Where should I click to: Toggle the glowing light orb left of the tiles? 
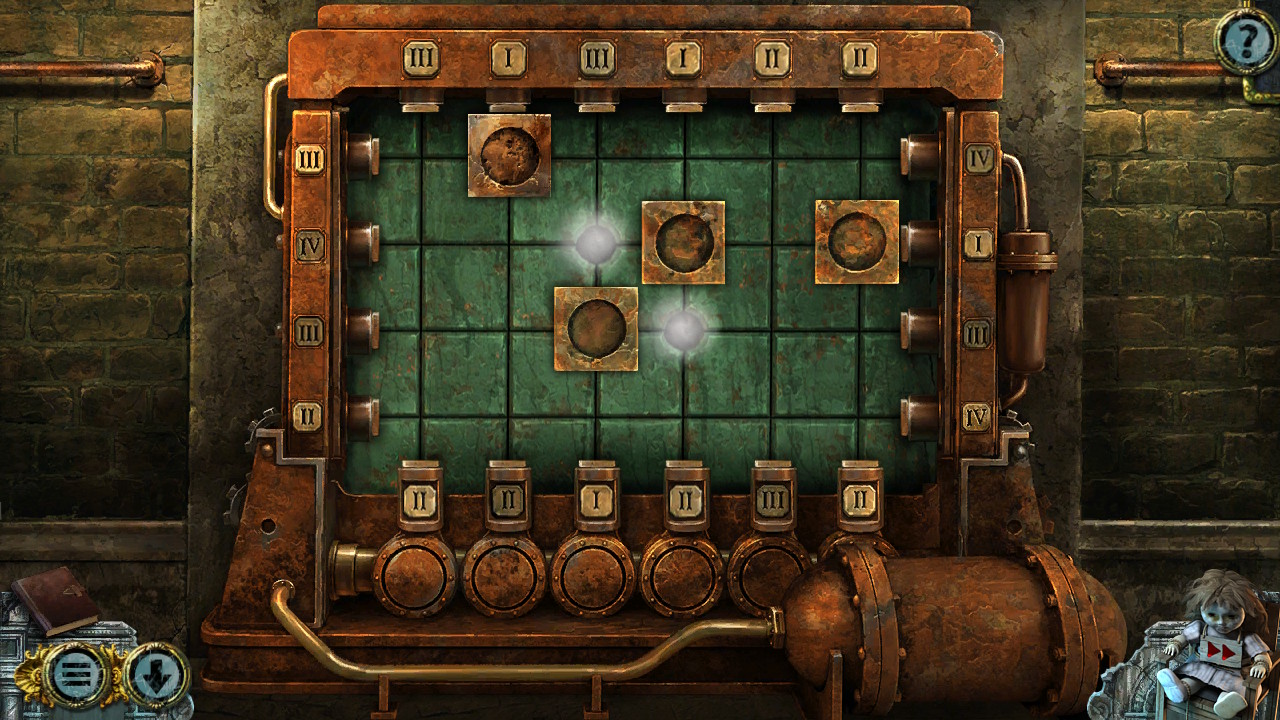pyautogui.click(x=594, y=242)
